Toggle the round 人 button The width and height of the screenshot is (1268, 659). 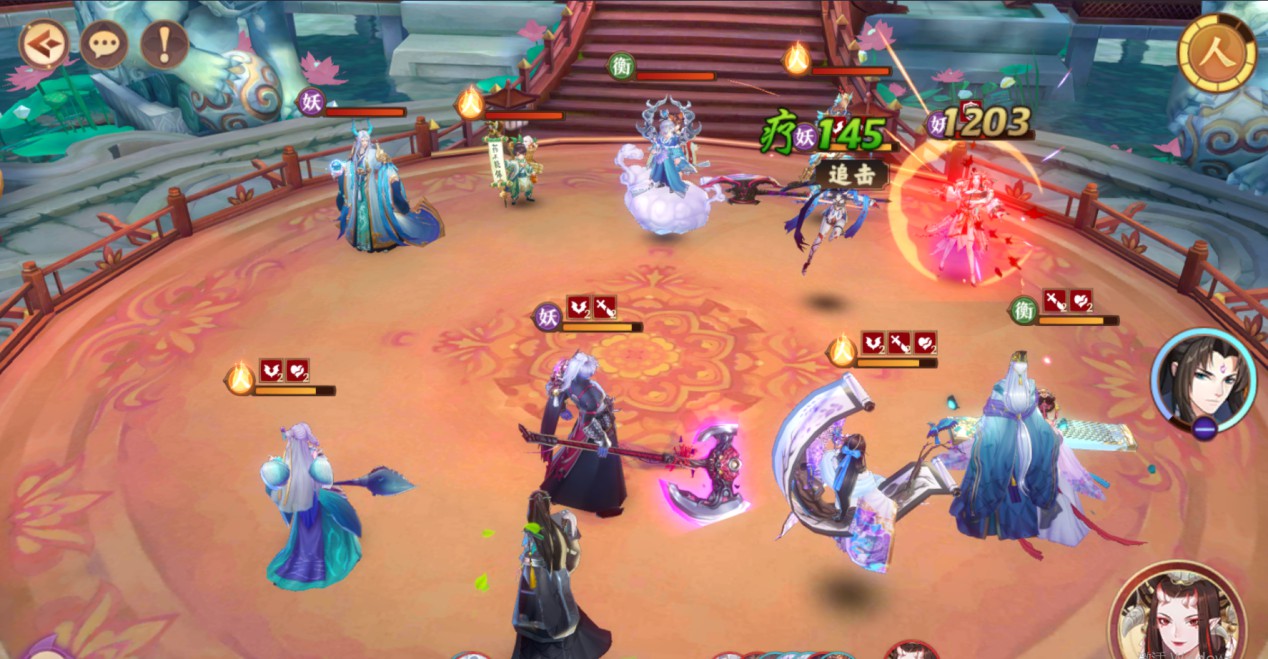pos(1217,52)
